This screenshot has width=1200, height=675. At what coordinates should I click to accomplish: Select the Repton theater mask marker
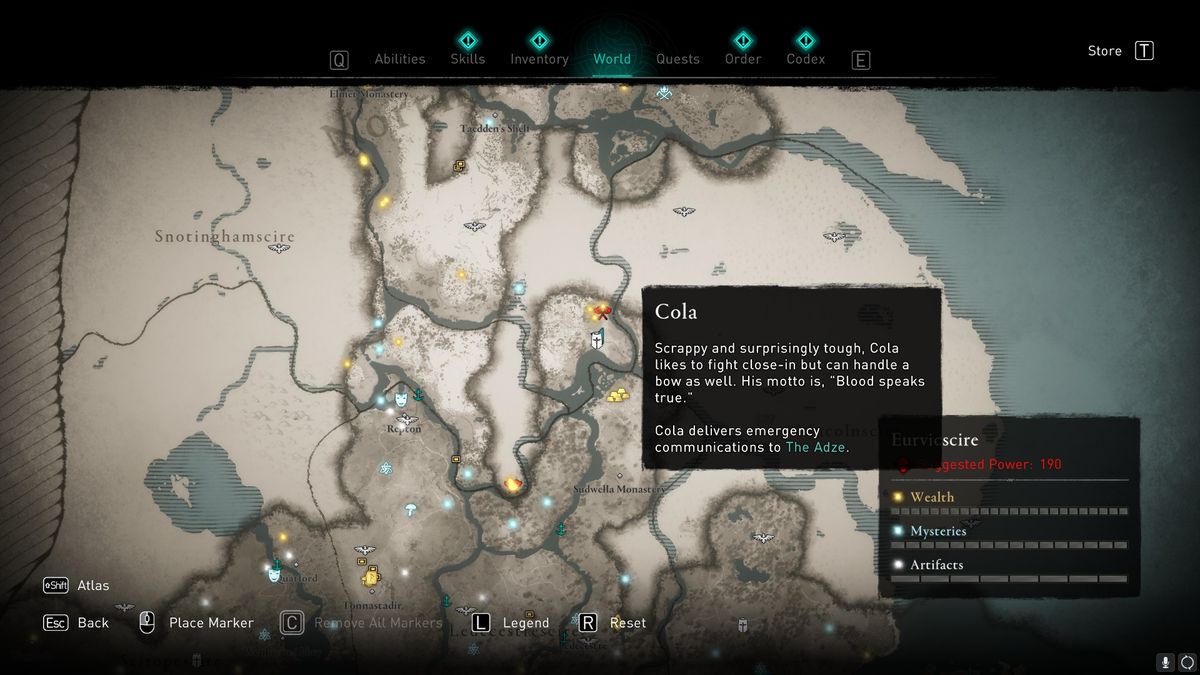click(401, 399)
